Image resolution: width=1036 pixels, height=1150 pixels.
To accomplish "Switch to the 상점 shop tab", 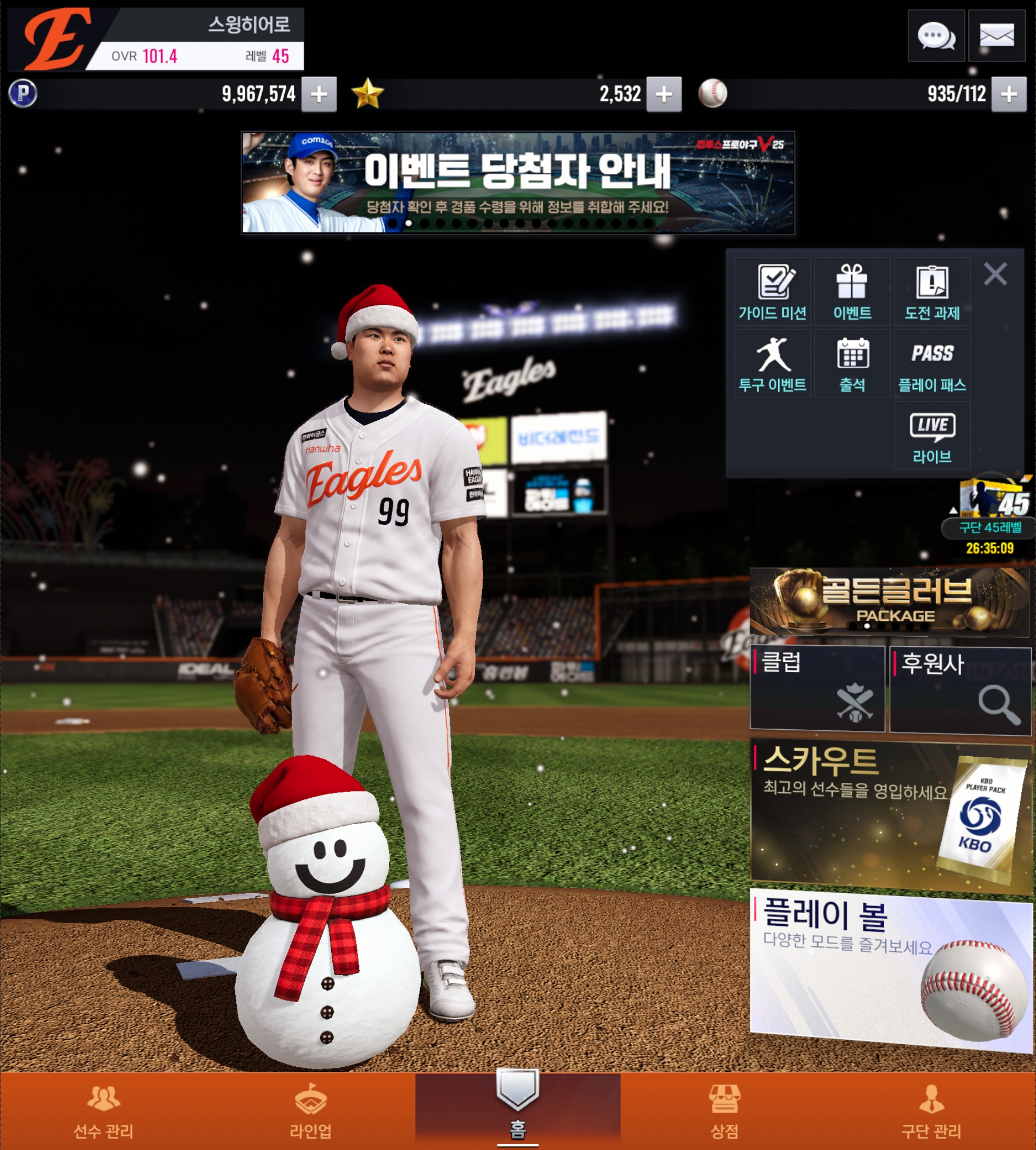I will click(x=724, y=1111).
